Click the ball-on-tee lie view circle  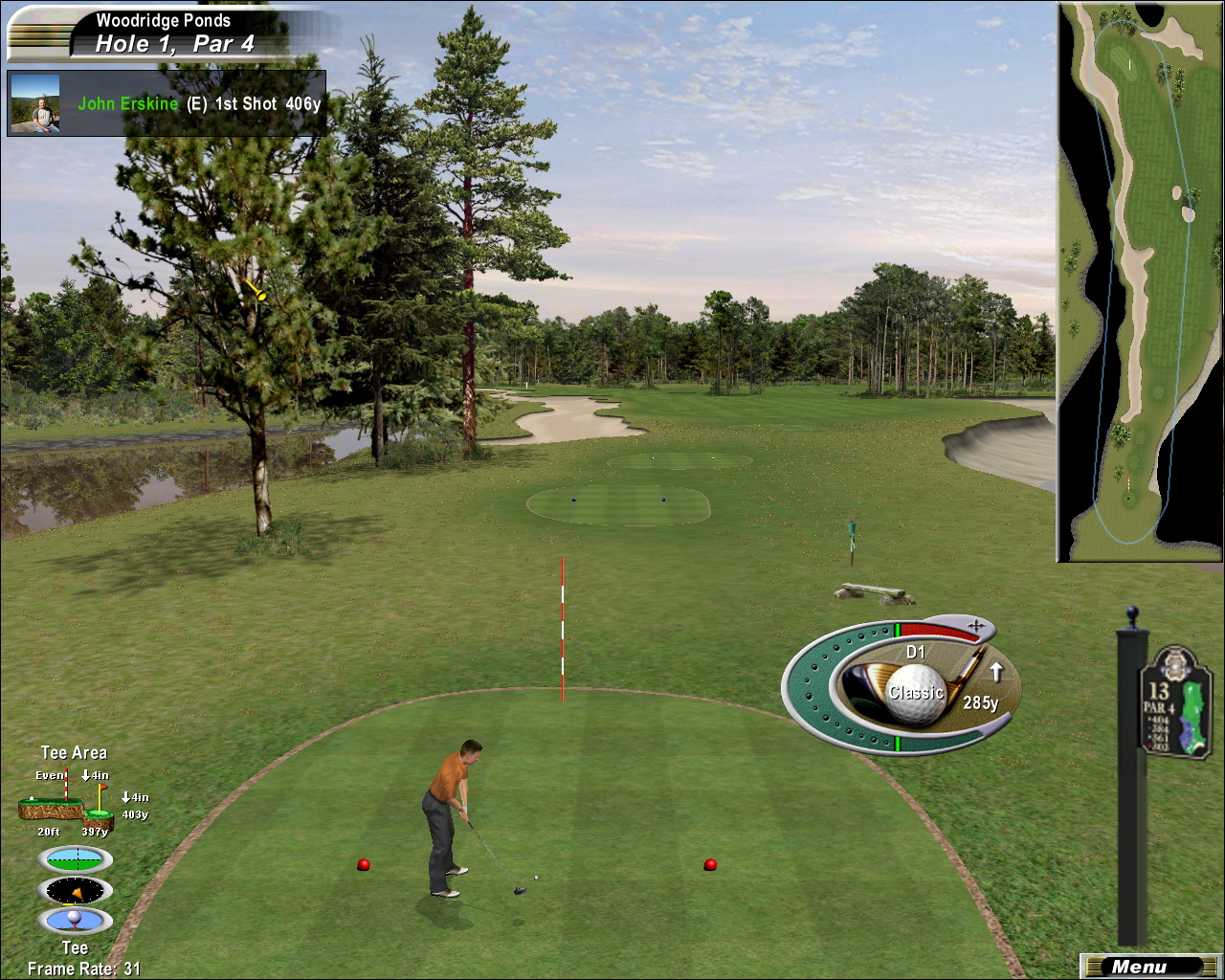click(x=75, y=921)
